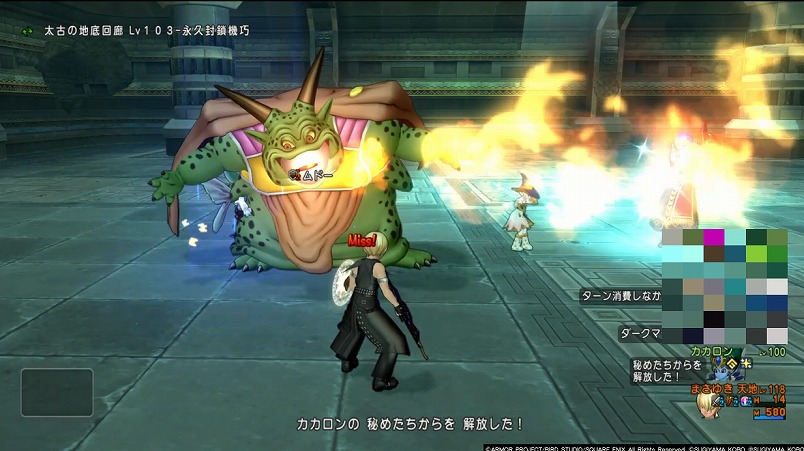Click the ターン消費 battle log entry
804x451 pixels.
click(x=622, y=296)
